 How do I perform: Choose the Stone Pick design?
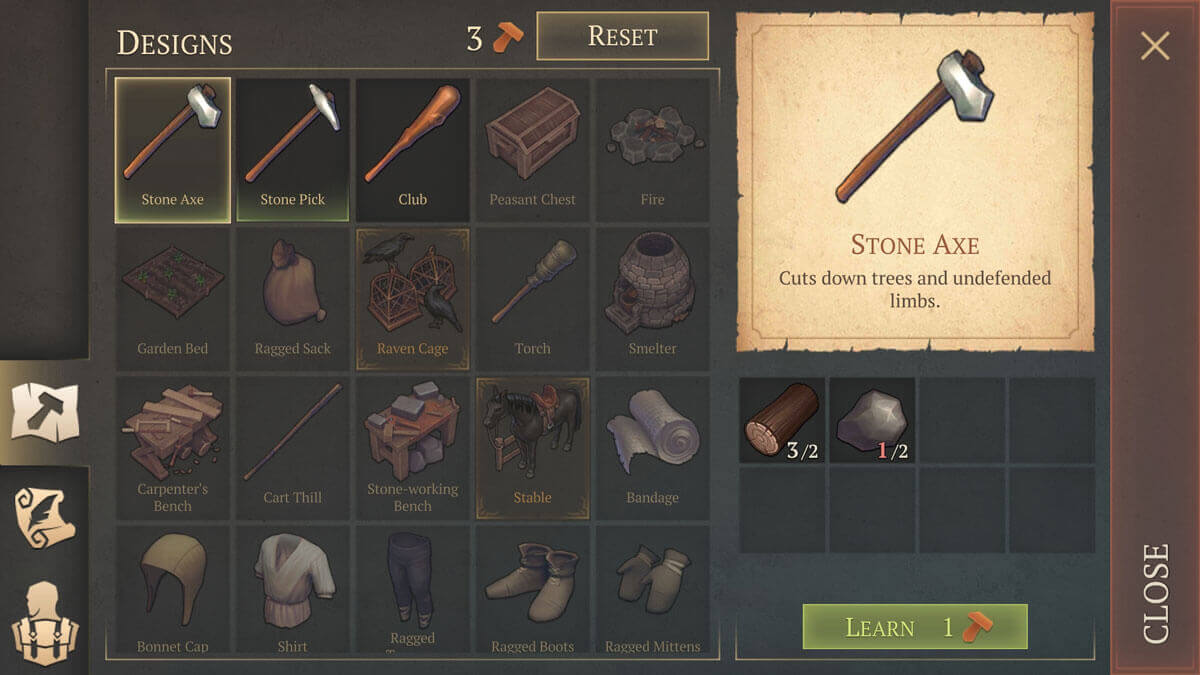pyautogui.click(x=293, y=148)
